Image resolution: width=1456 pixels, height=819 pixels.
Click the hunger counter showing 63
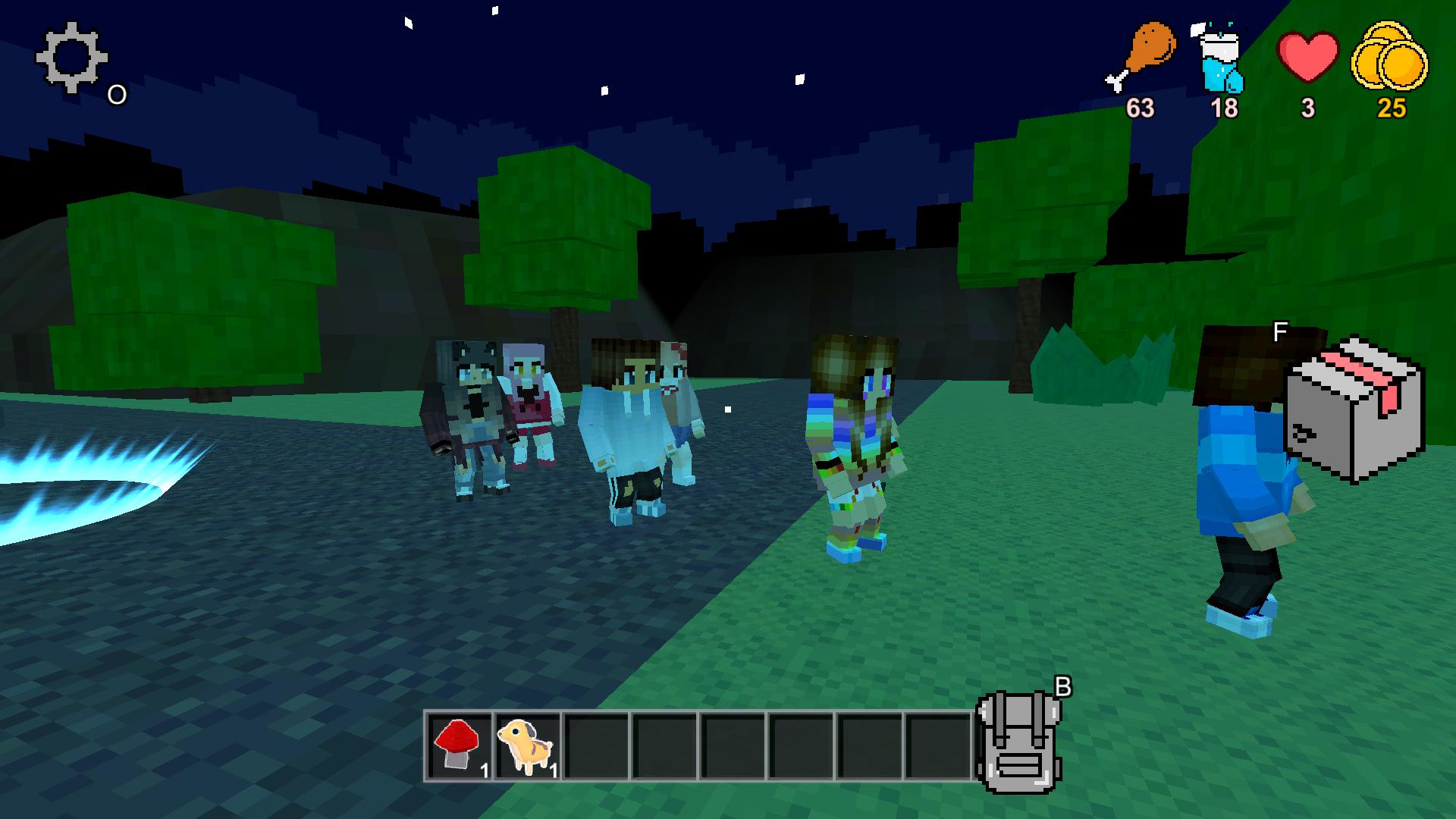pos(1141,109)
